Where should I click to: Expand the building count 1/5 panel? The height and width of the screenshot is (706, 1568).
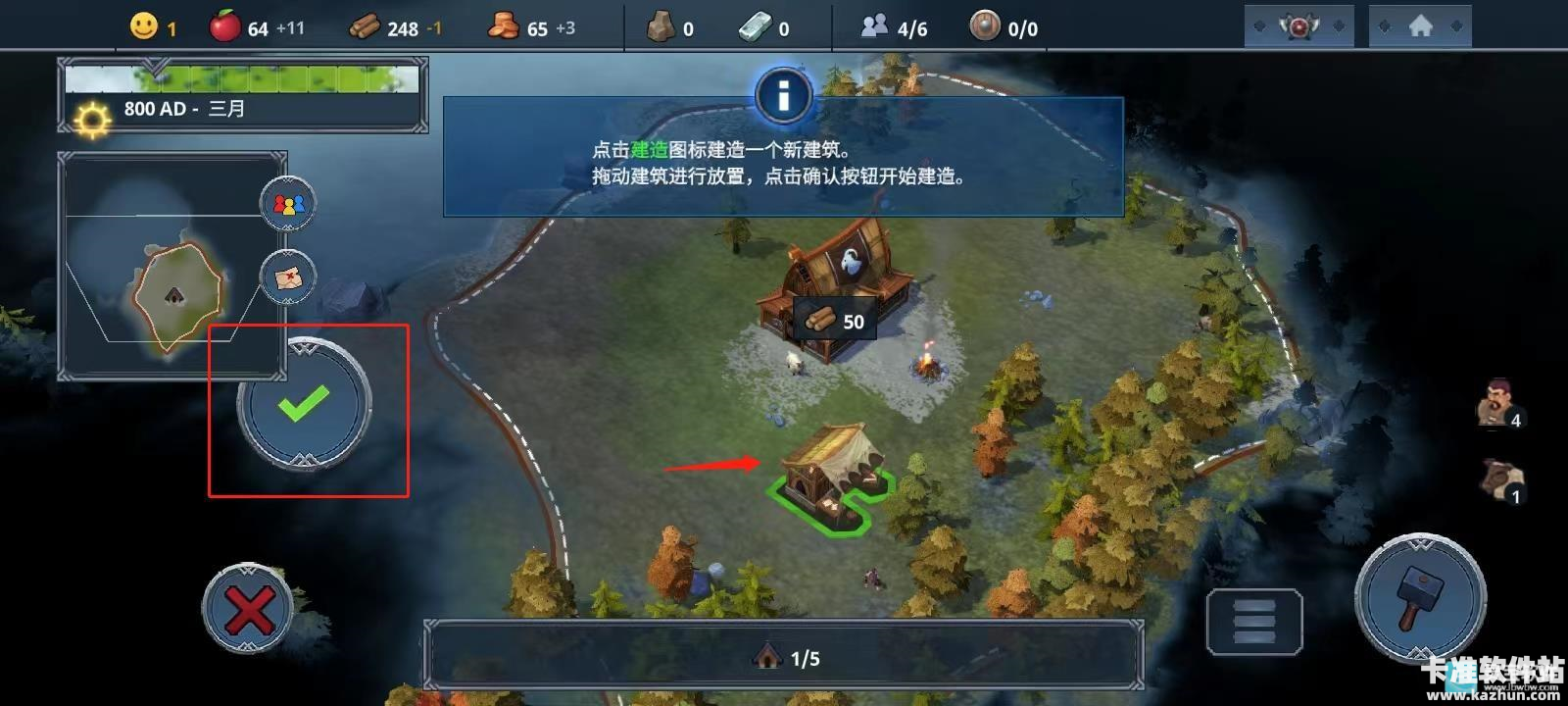point(784,659)
